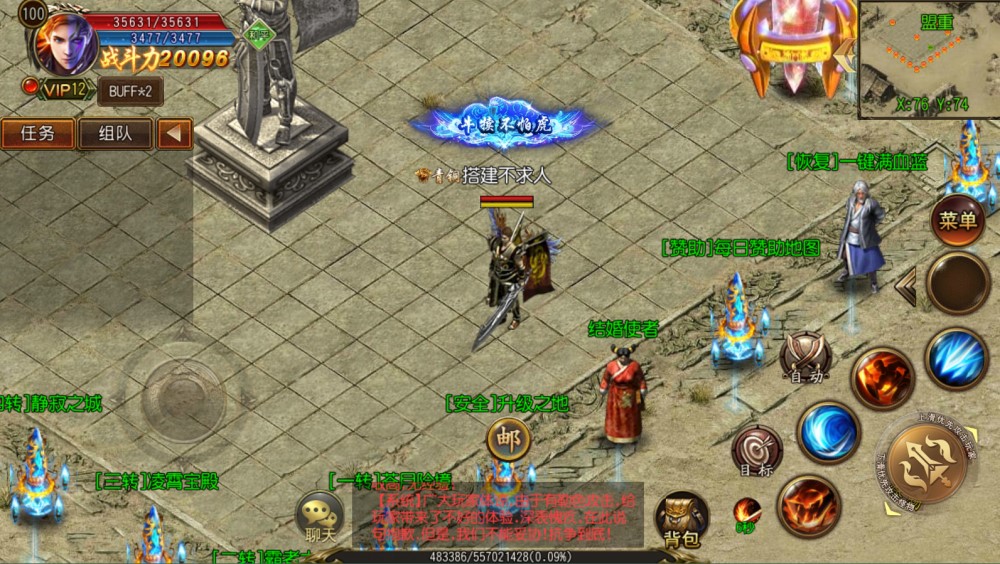Open the minimap
Screen dimensions: 1000x564
[929, 60]
